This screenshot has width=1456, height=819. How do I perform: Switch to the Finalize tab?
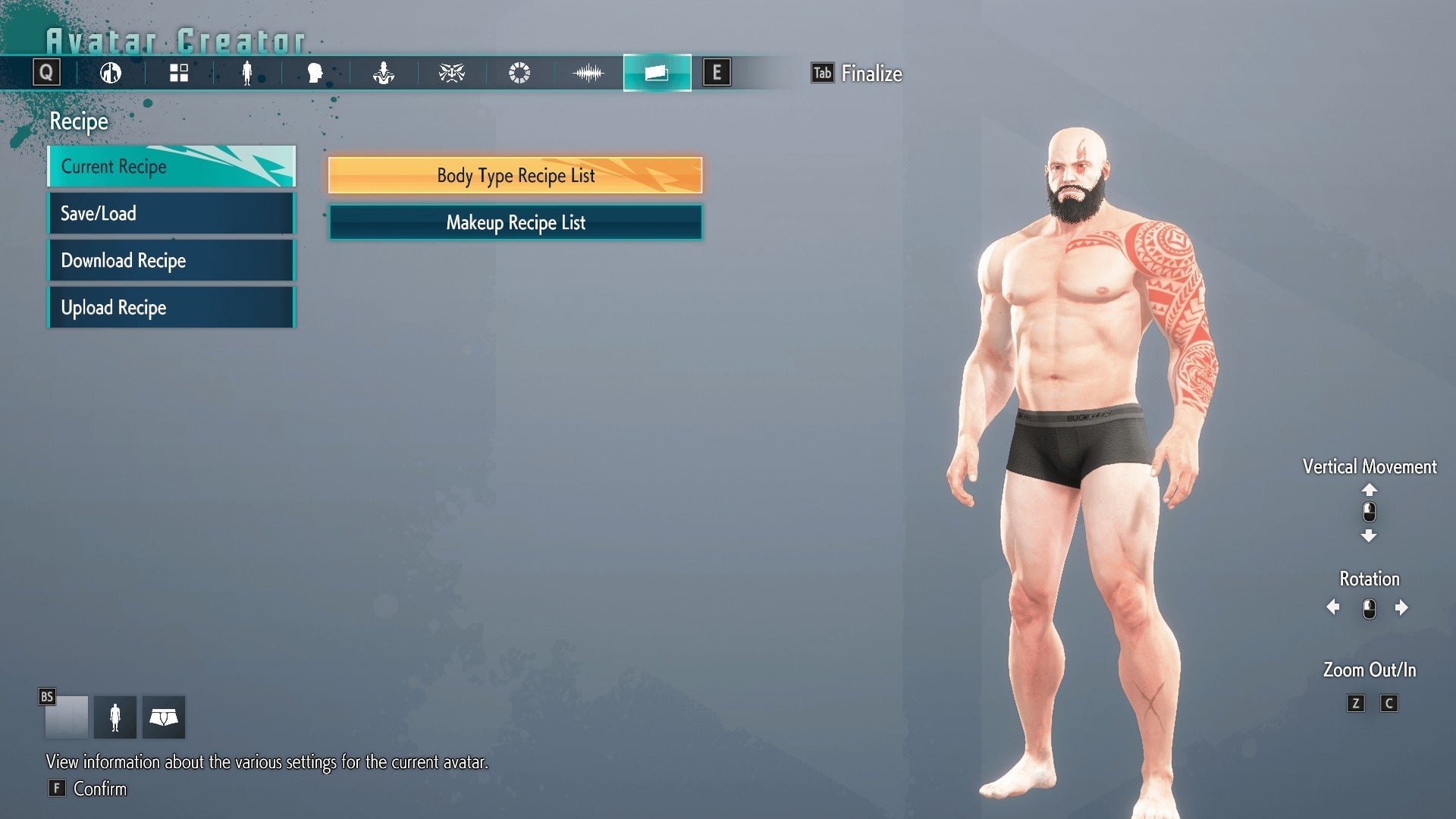tap(858, 74)
